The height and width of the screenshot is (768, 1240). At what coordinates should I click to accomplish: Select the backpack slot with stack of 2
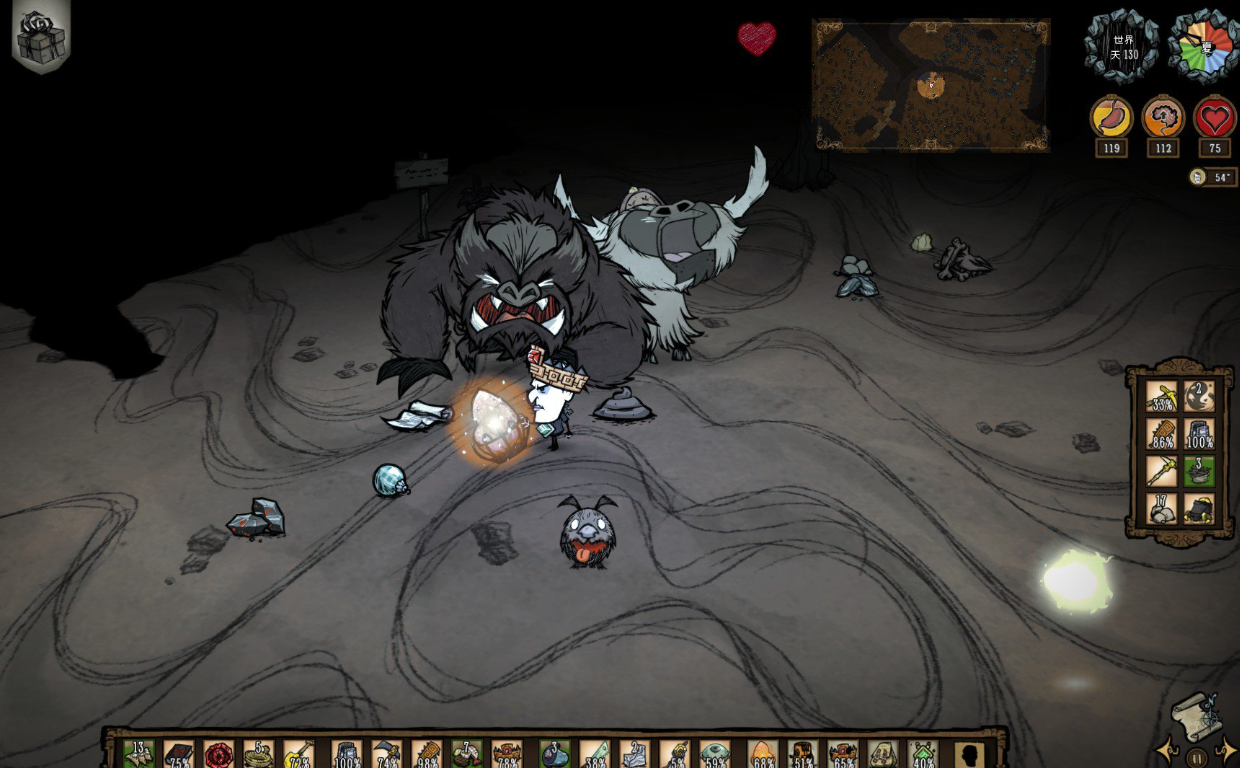[x=1199, y=397]
